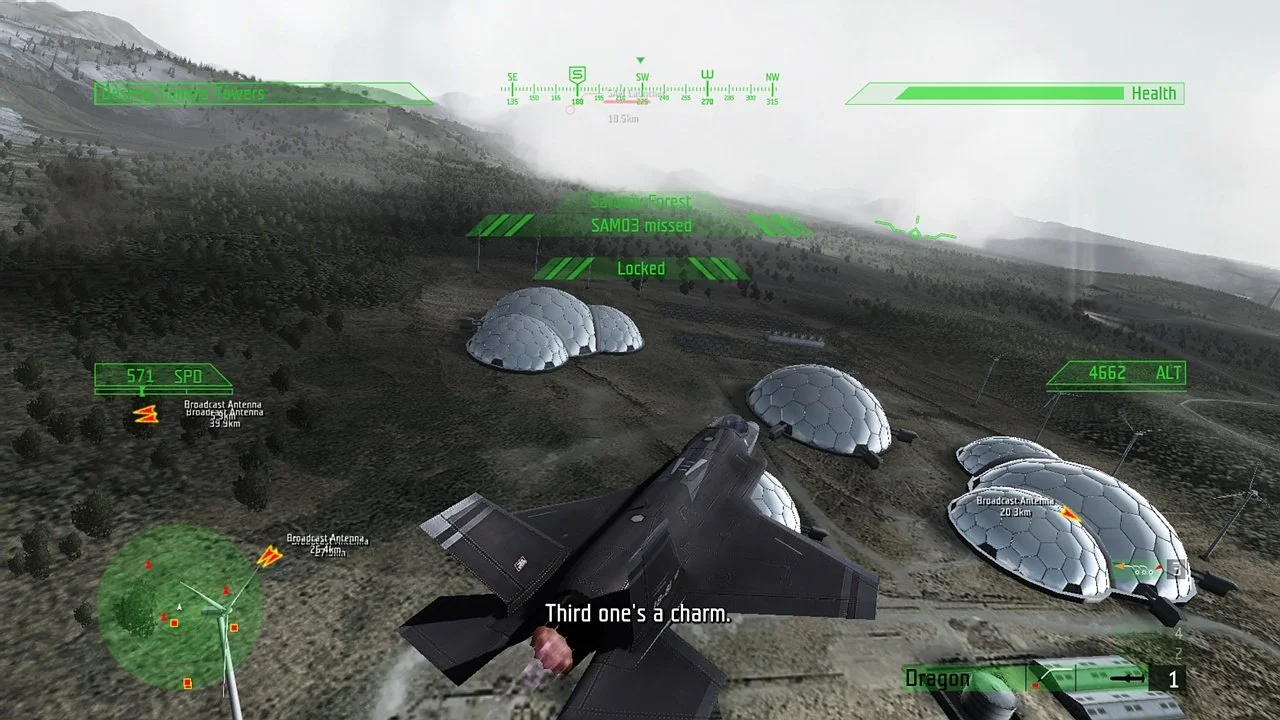The image size is (1280, 720).
Task: Open weapon slot 4 in the weapon list
Action: tap(1177, 632)
